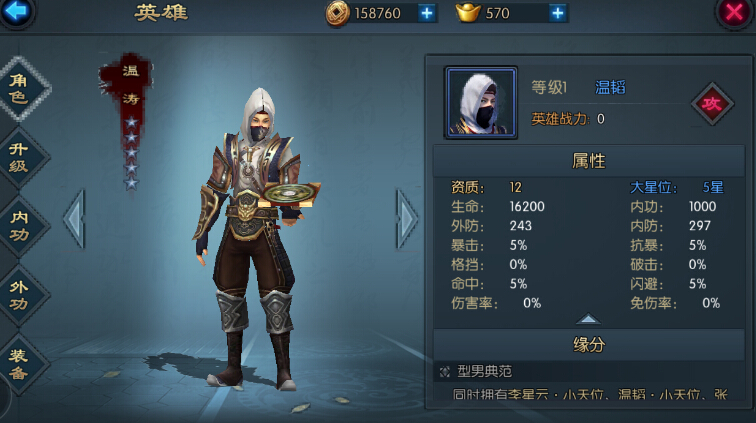The image size is (756, 423).
Task: Click the hooded hero portrait thumbnail
Action: click(480, 102)
